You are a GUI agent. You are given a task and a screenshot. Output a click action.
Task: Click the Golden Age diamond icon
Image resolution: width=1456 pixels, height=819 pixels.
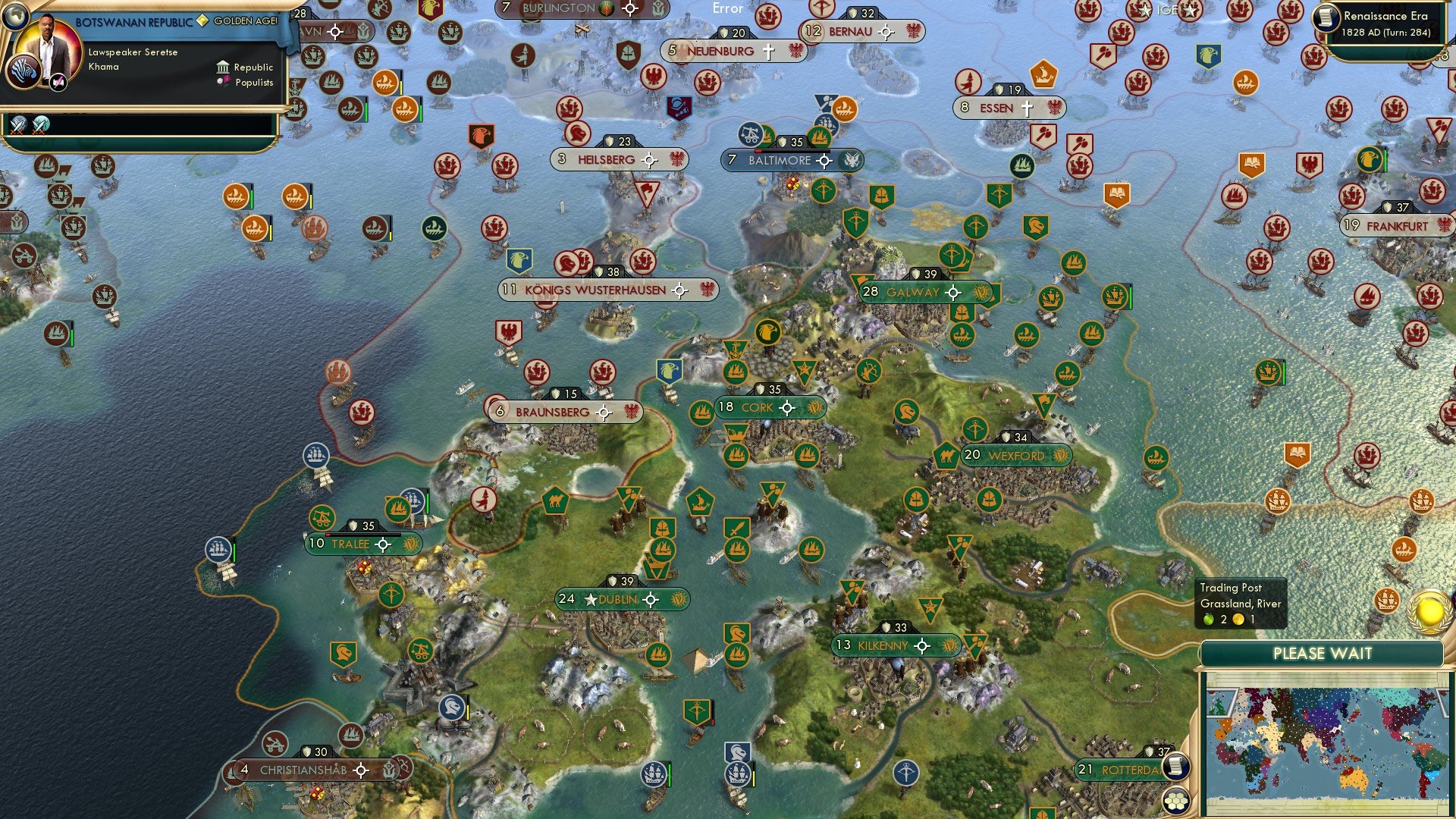202,20
